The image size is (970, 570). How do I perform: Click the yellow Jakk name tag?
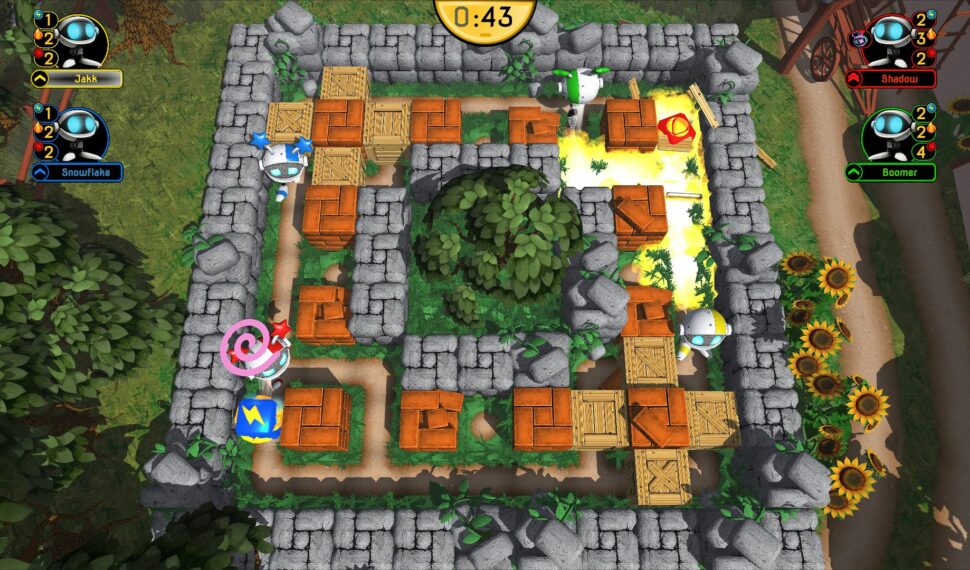pos(77,78)
